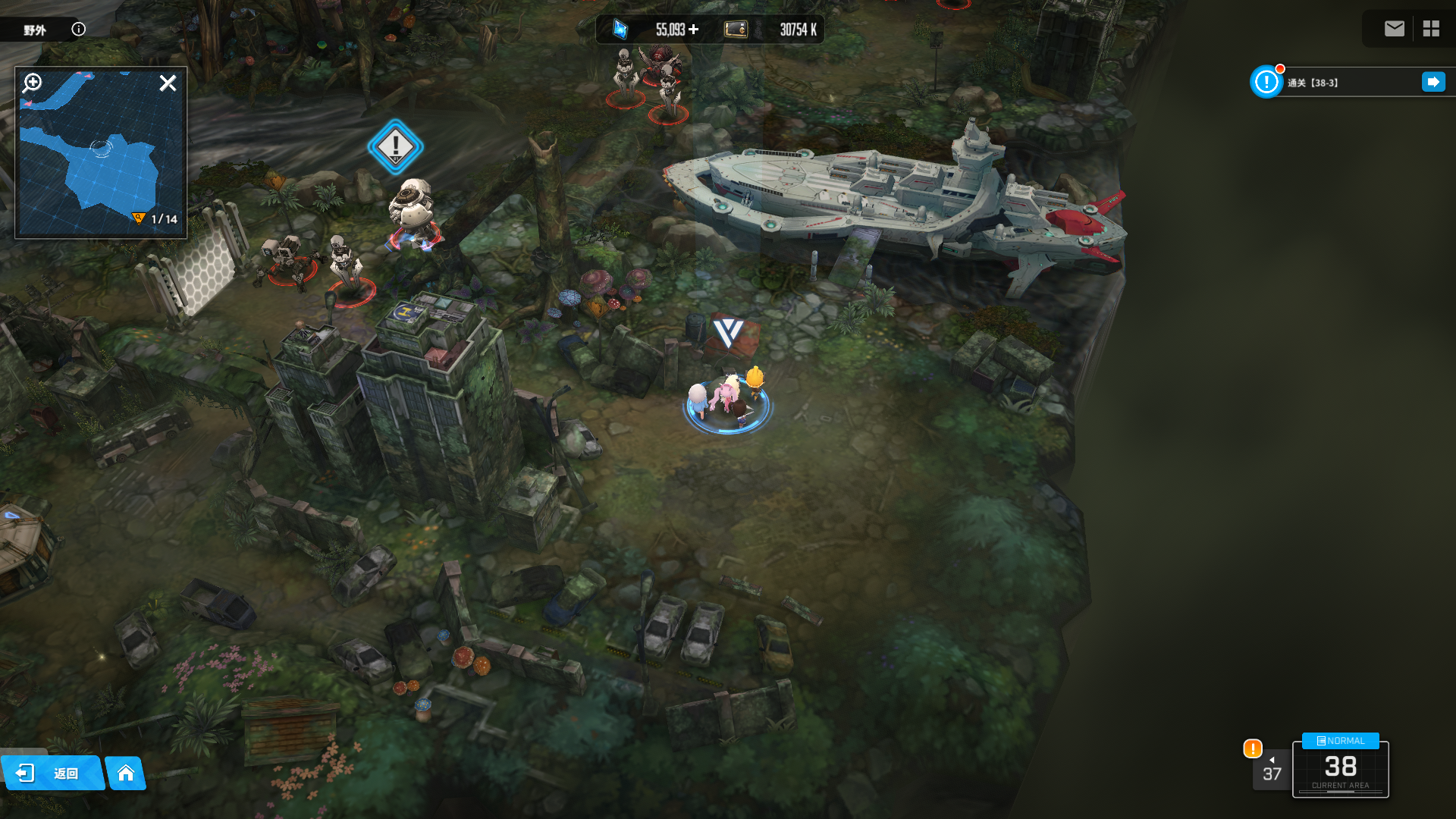Add gems with the plus button
Screen dimensions: 1456x819
click(x=694, y=30)
